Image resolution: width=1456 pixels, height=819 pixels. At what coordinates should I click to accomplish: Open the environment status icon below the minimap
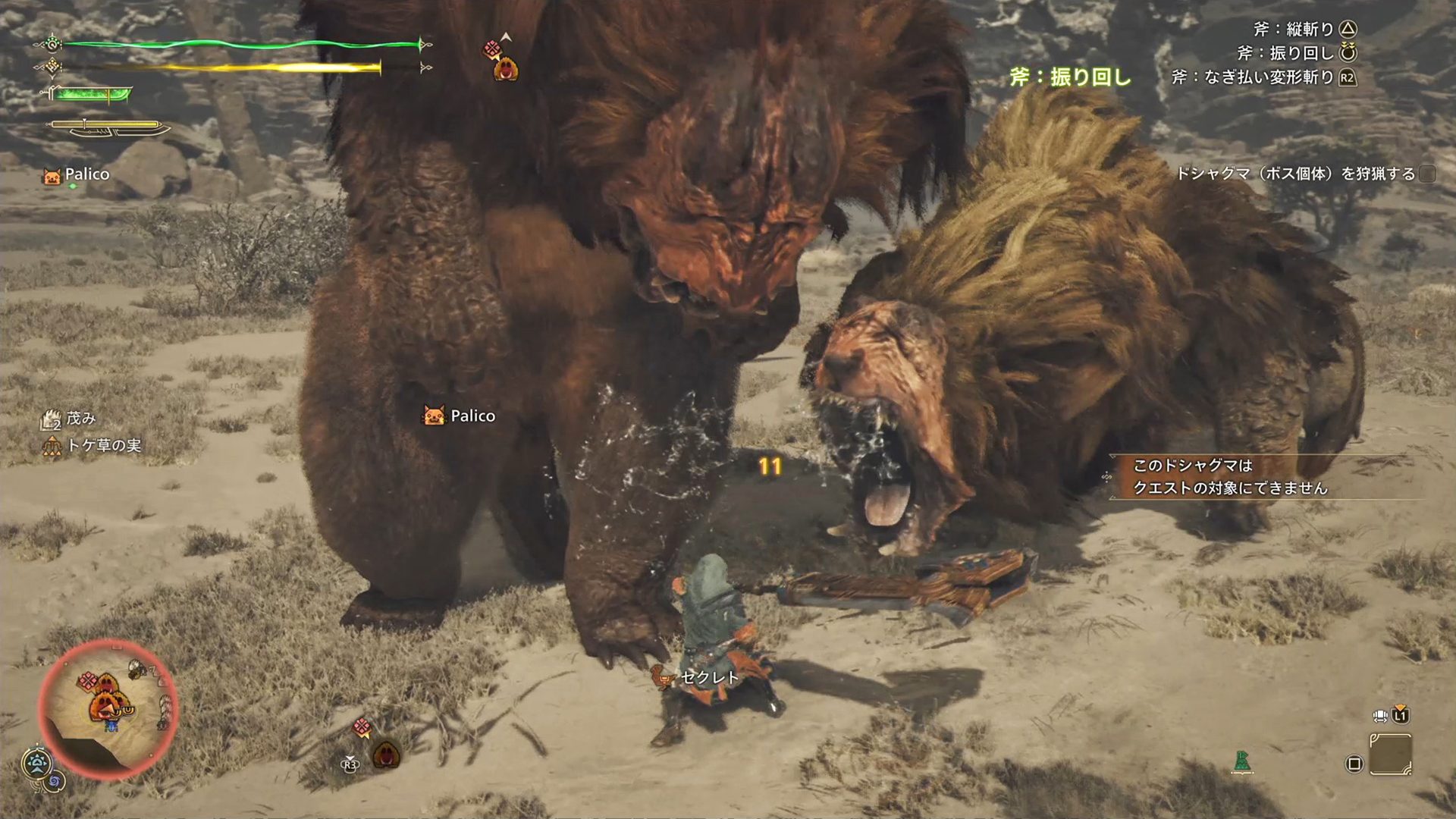pos(36,763)
